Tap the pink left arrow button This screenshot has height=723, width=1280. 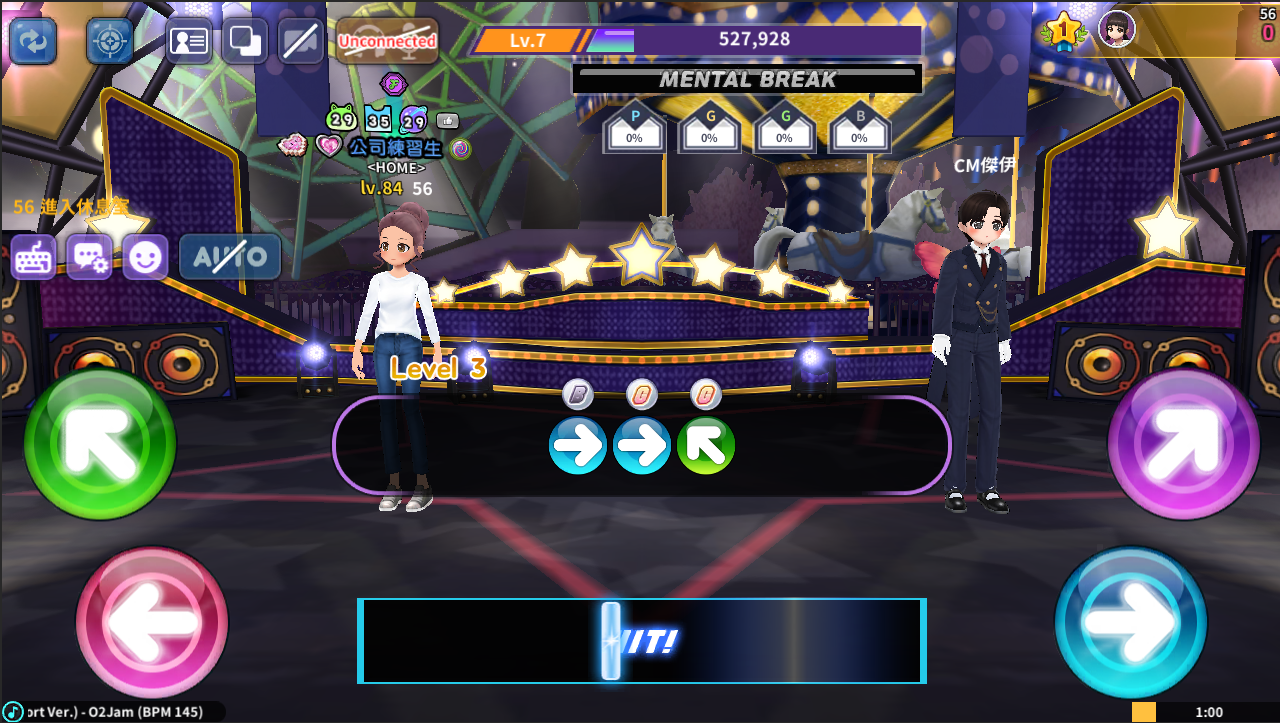[x=152, y=623]
